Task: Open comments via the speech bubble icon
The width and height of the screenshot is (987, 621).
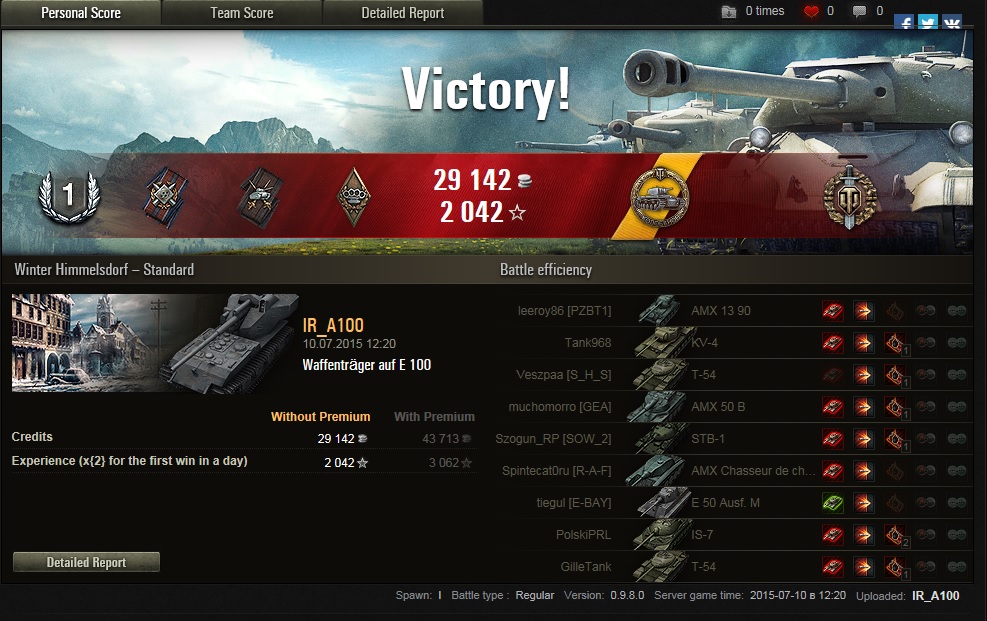Action: pyautogui.click(x=859, y=12)
